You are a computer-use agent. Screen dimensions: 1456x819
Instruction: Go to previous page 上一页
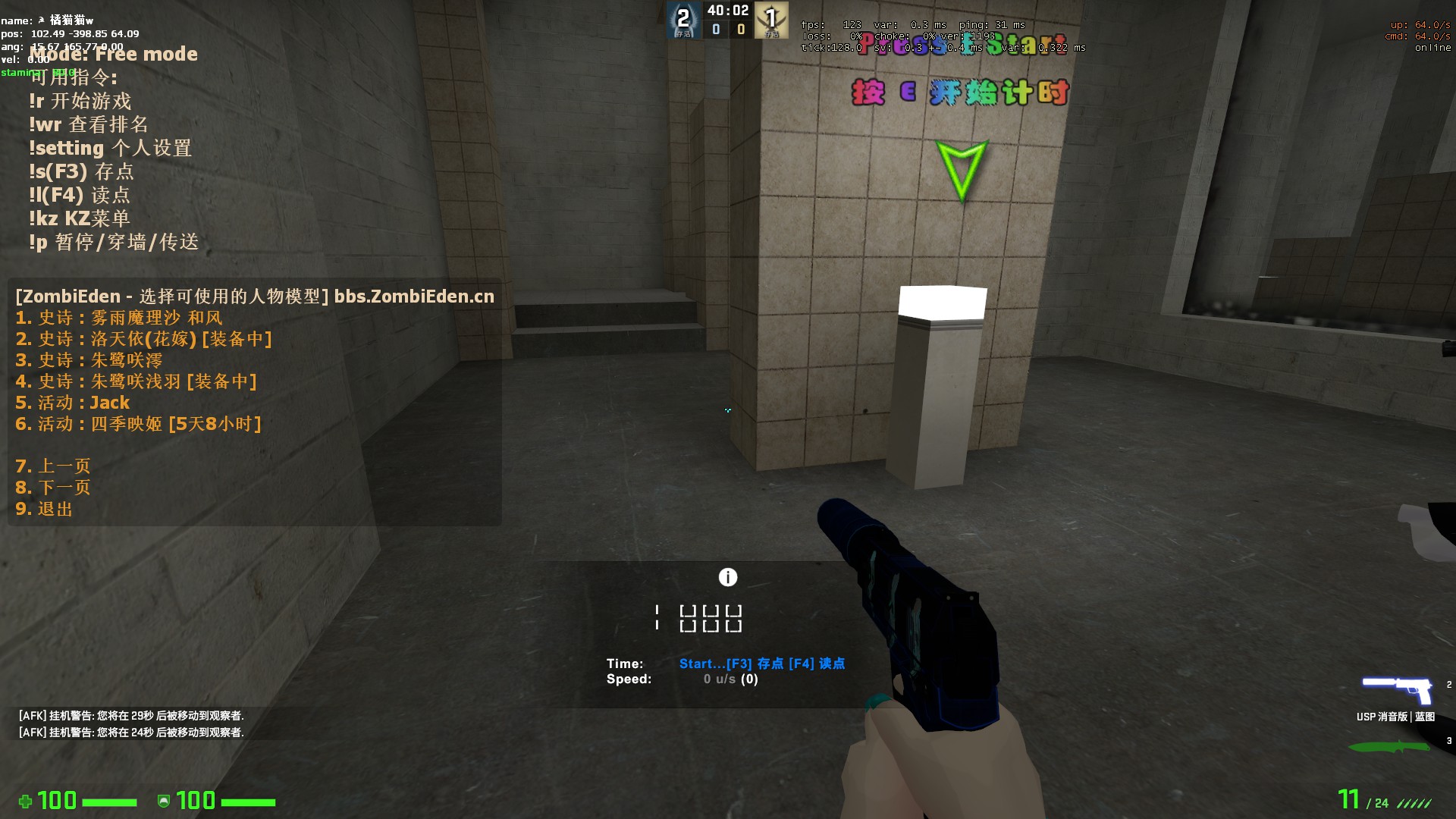point(53,466)
